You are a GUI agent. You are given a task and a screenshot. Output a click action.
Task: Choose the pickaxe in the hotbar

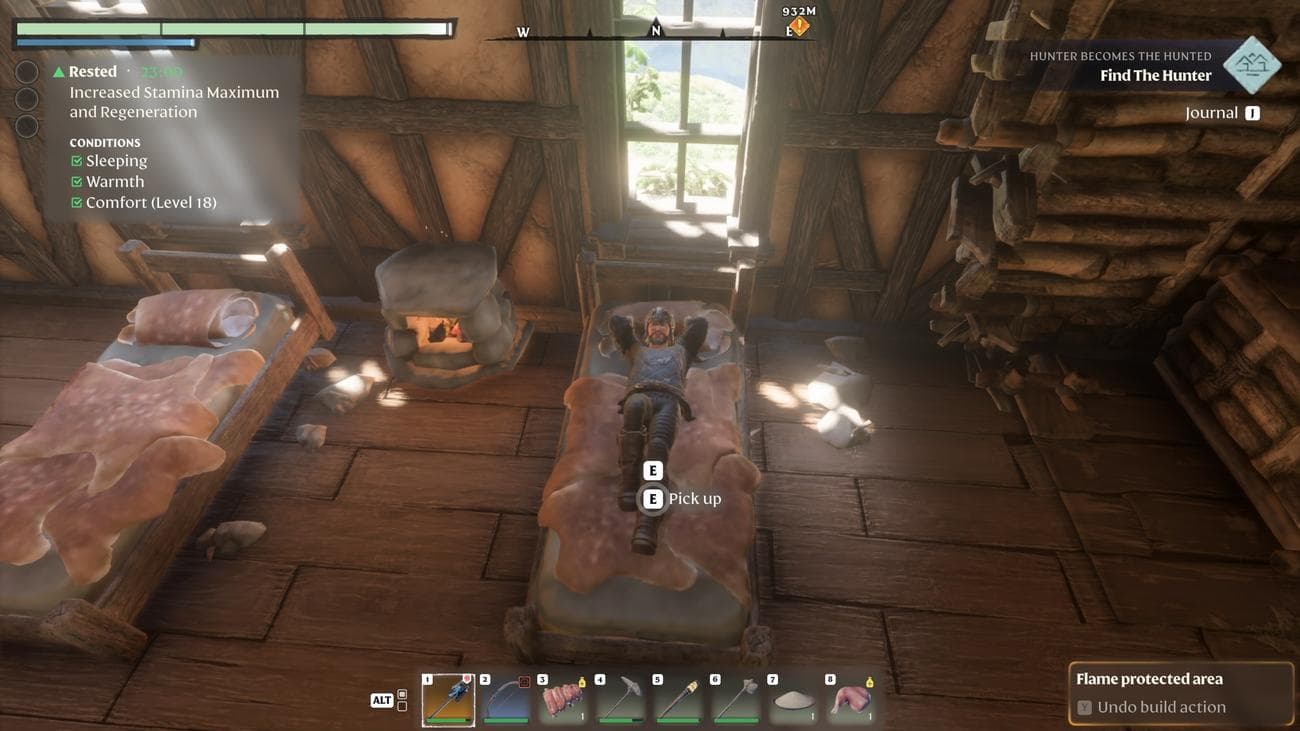(620, 699)
